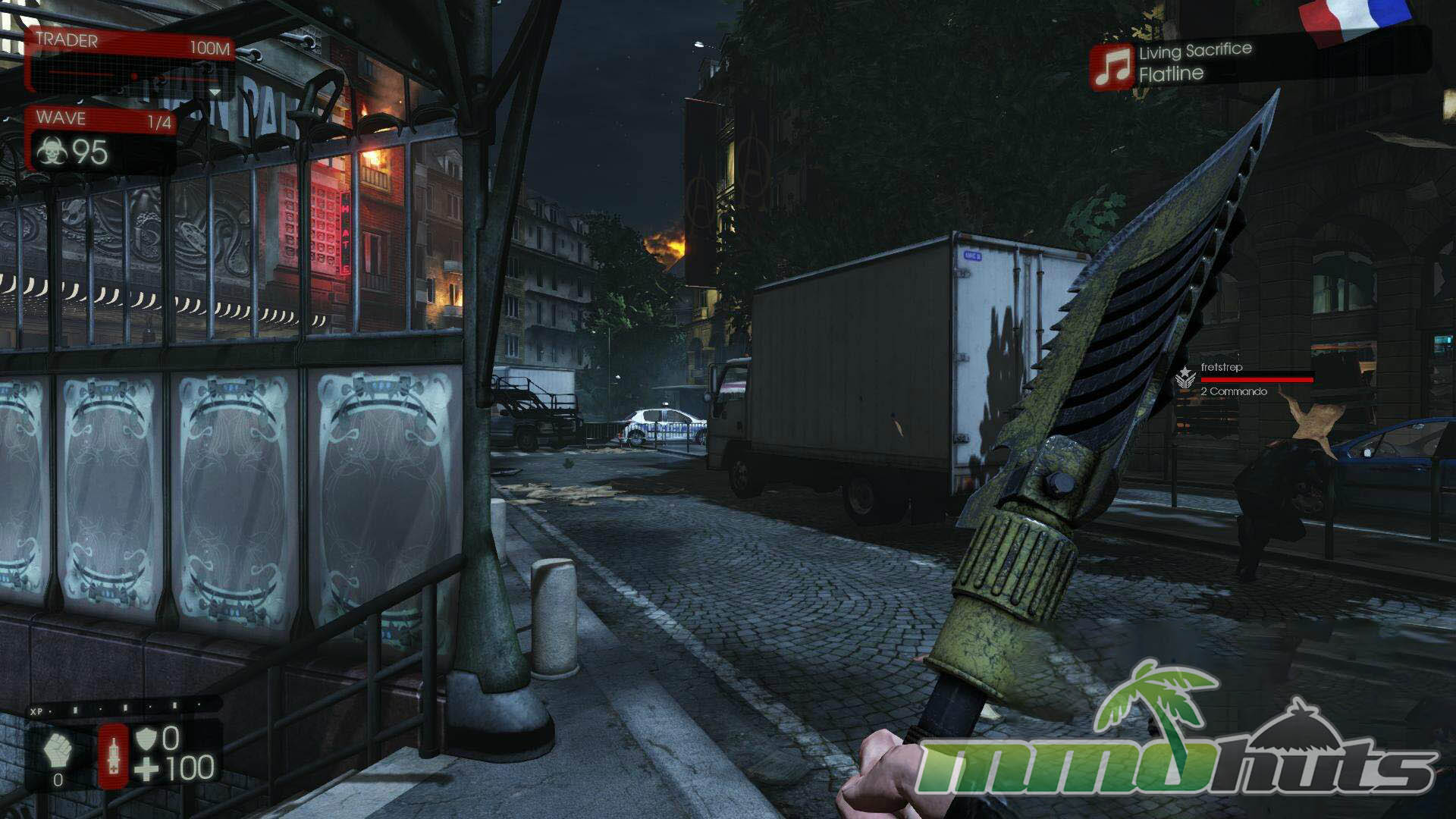Viewport: 1456px width, 819px height.
Task: Click the medical syringe icon
Action: point(113,755)
